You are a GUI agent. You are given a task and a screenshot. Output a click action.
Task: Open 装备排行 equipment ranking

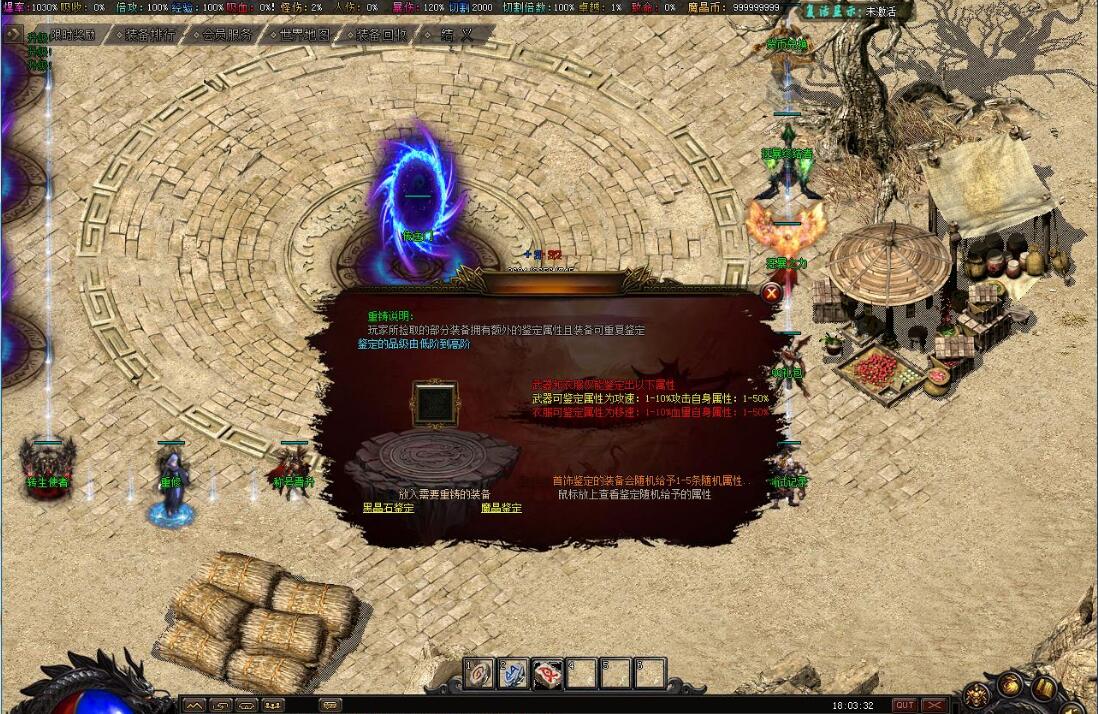click(150, 34)
